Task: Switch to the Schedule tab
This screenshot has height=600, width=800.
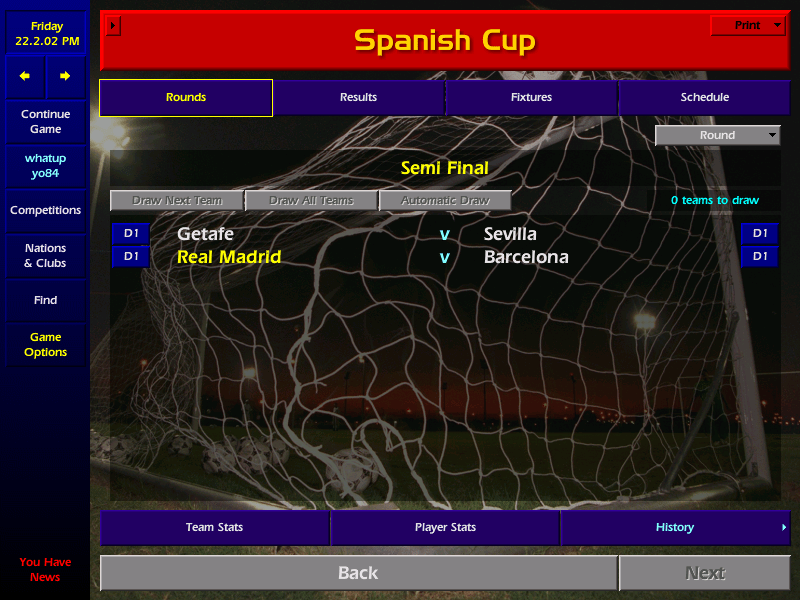Action: tap(704, 97)
